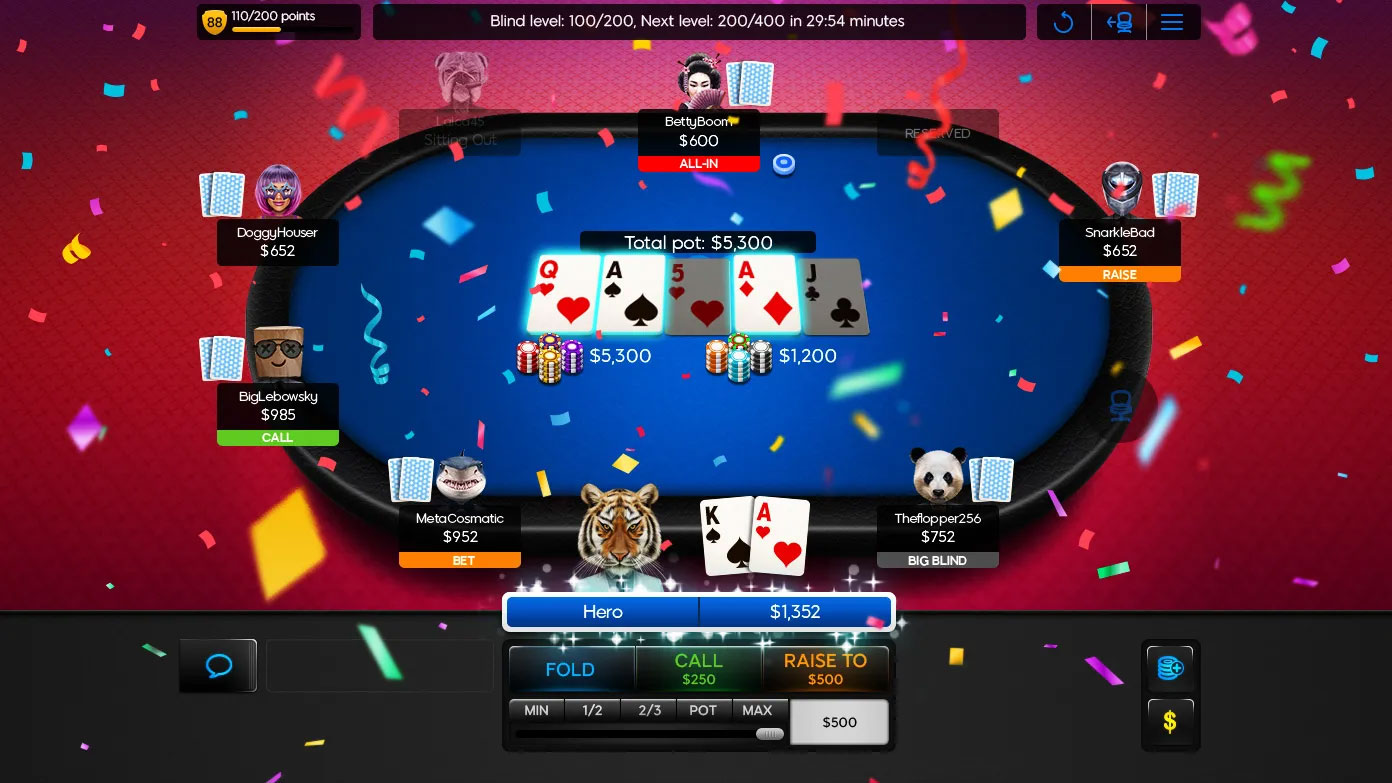Click the circular arrow replay icon
1392x783 pixels.
1063,22
